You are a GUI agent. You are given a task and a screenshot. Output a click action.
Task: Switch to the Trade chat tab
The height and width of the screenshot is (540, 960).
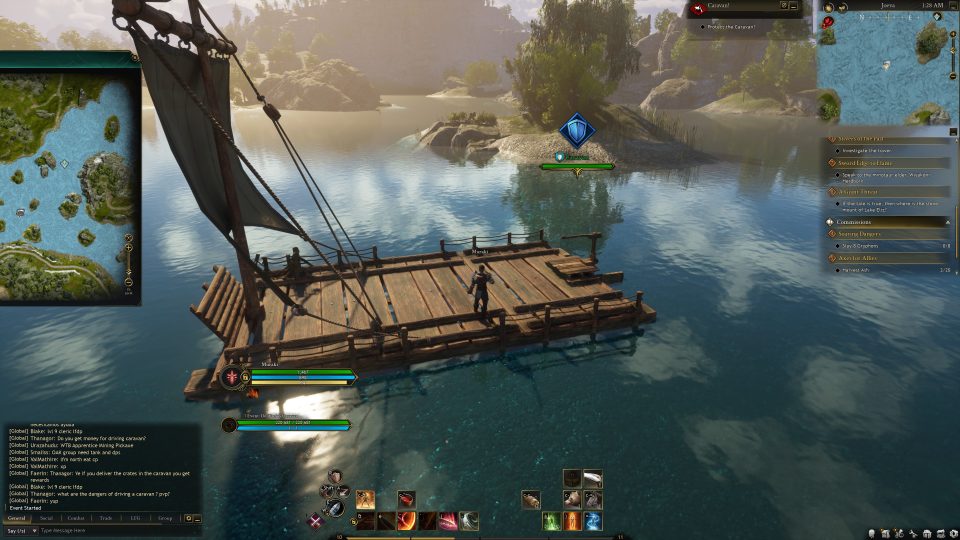point(106,518)
